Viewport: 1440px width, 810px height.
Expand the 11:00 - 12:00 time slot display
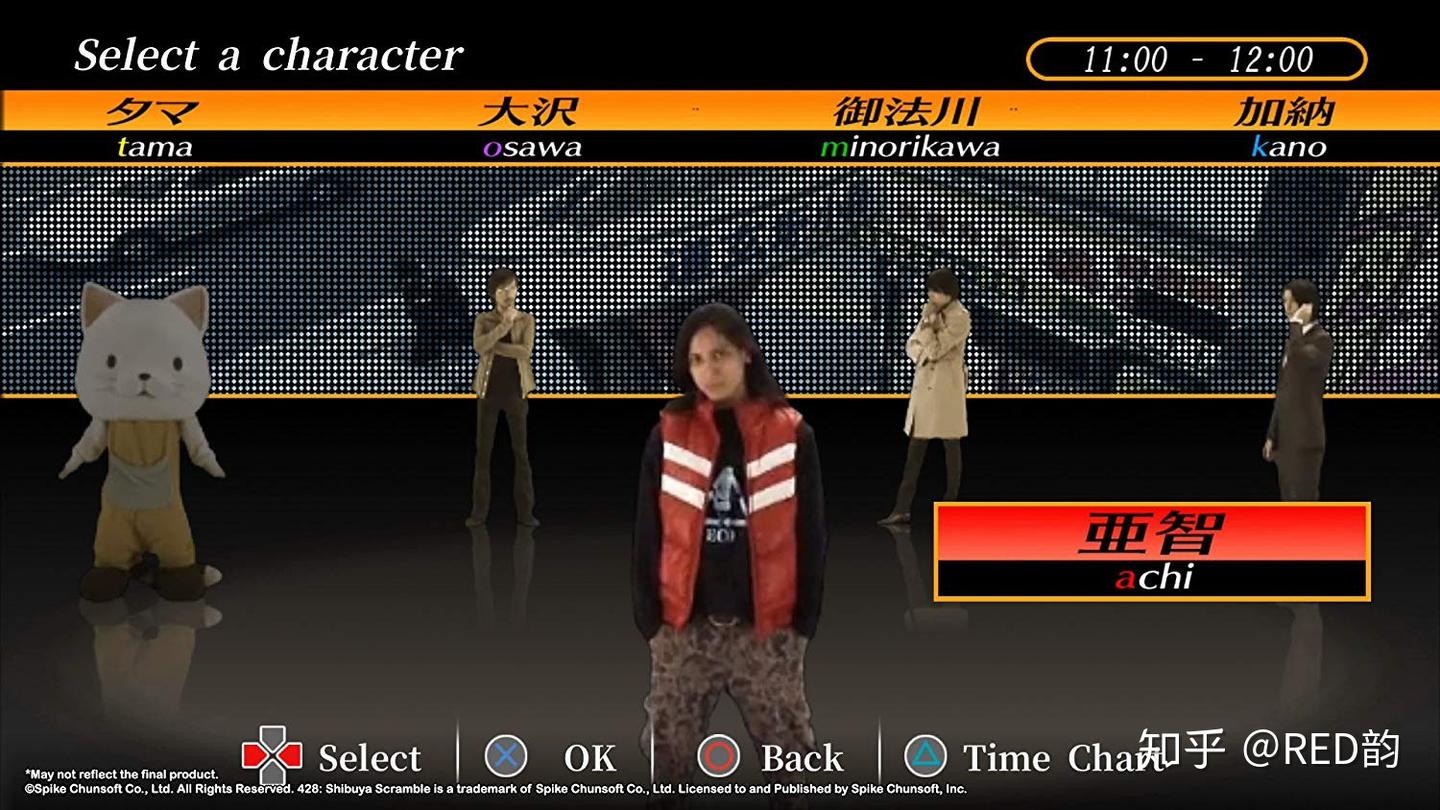pyautogui.click(x=1195, y=60)
